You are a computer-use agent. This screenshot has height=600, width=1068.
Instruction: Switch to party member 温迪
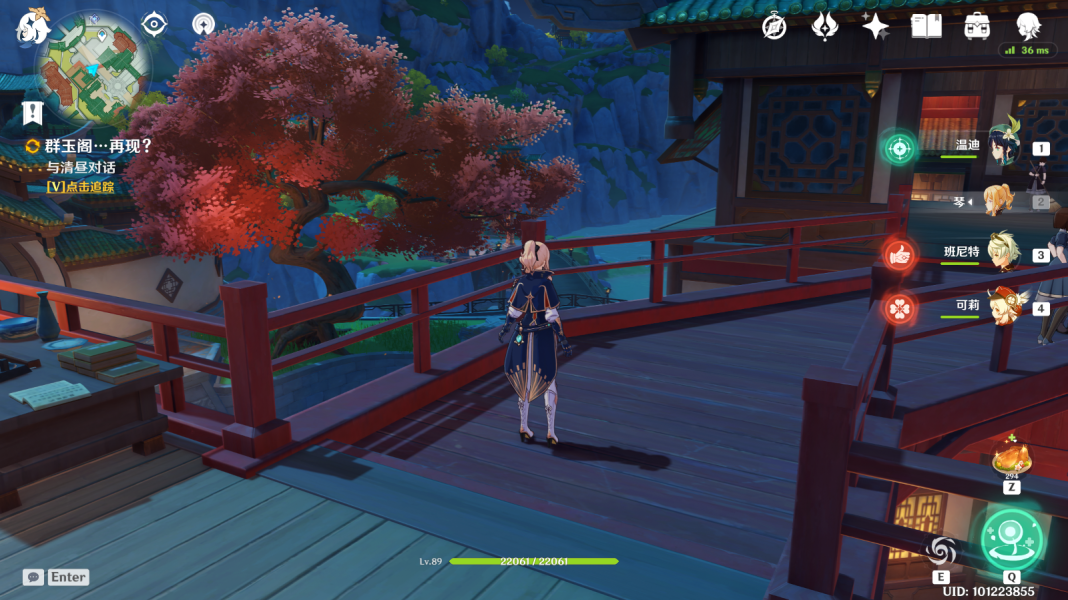point(1002,148)
